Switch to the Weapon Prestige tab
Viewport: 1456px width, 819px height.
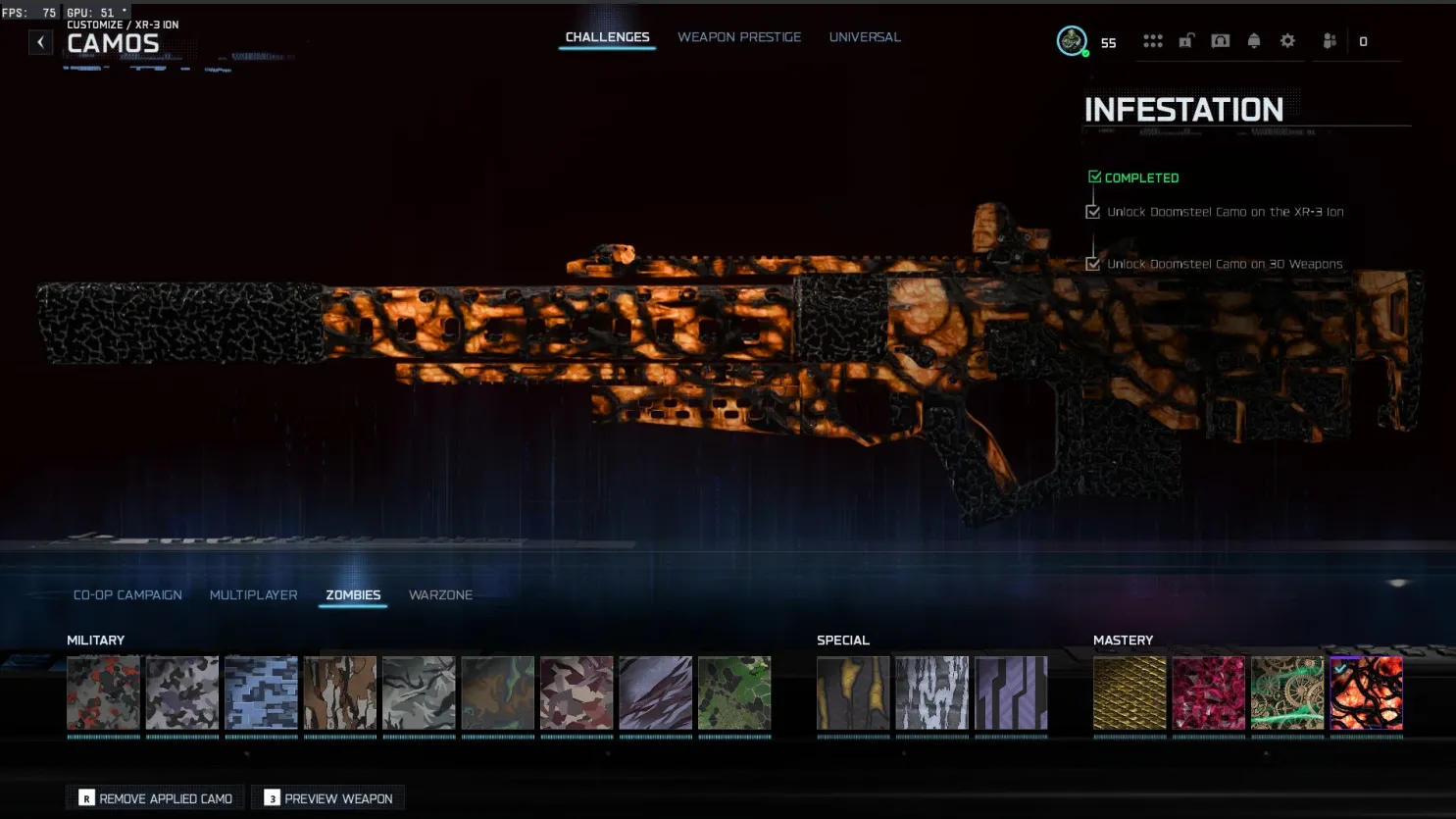tap(739, 36)
